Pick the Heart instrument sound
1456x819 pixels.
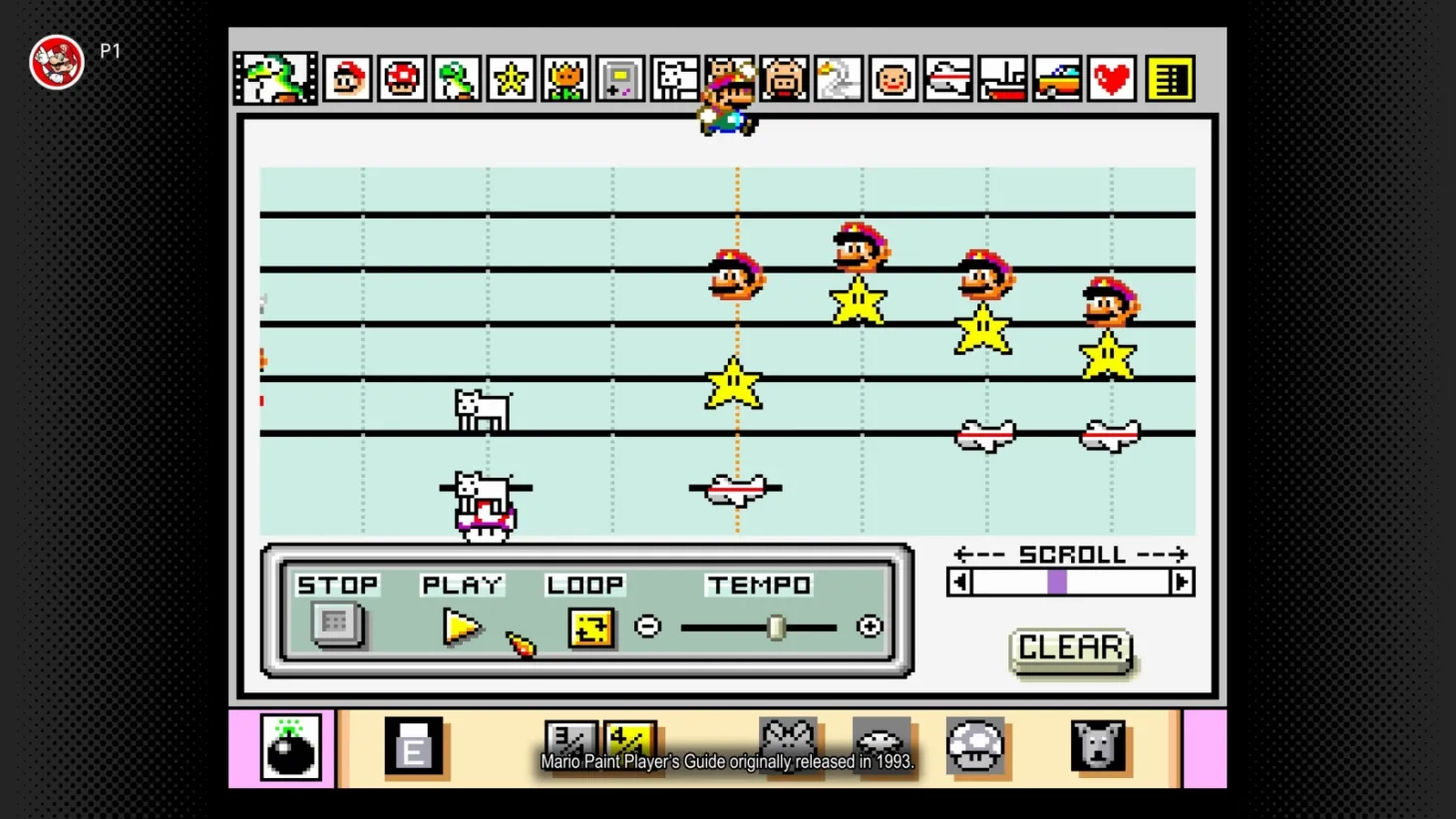(x=1111, y=79)
